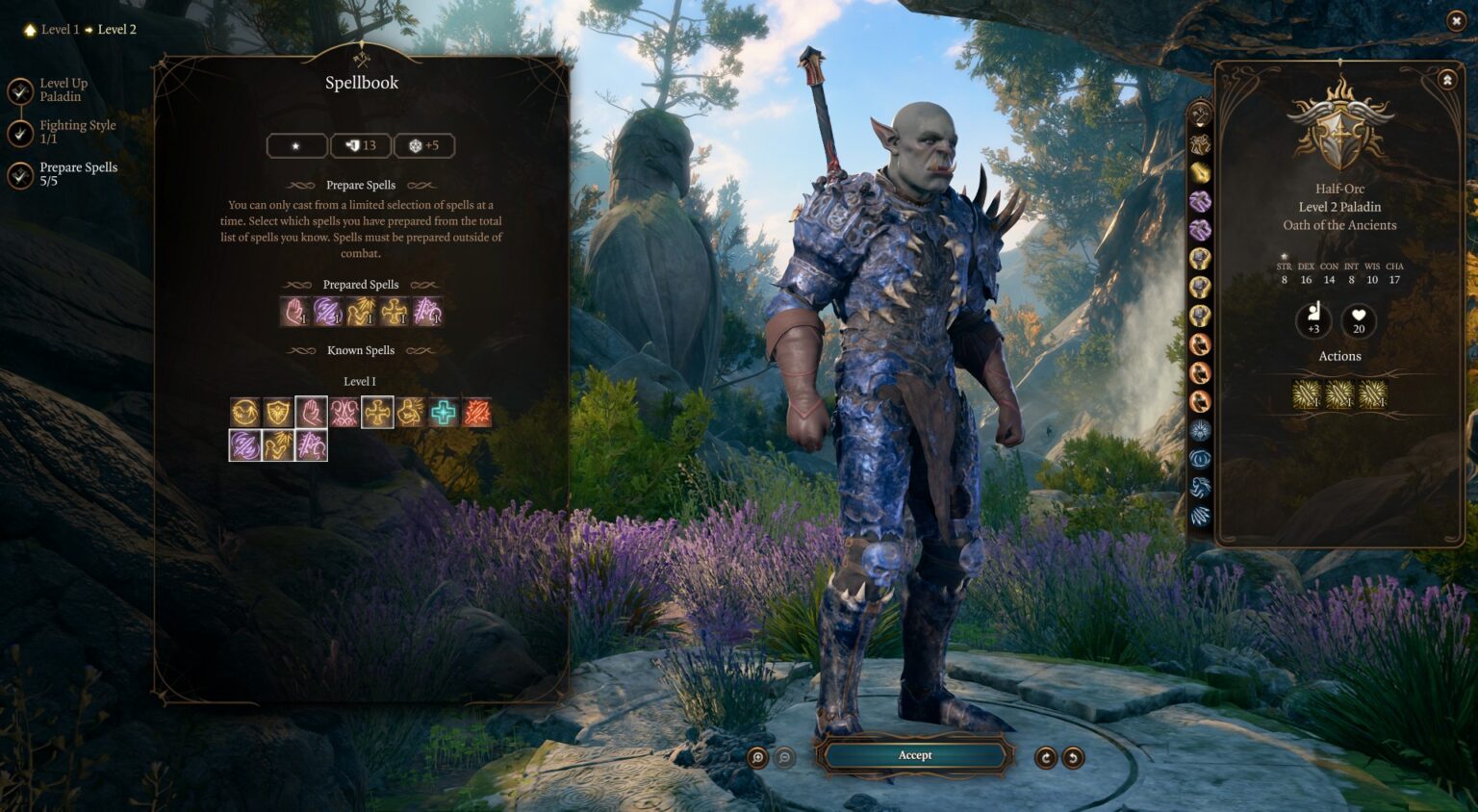
Task: Rotate the character counterclockwise
Action: (x=1073, y=758)
